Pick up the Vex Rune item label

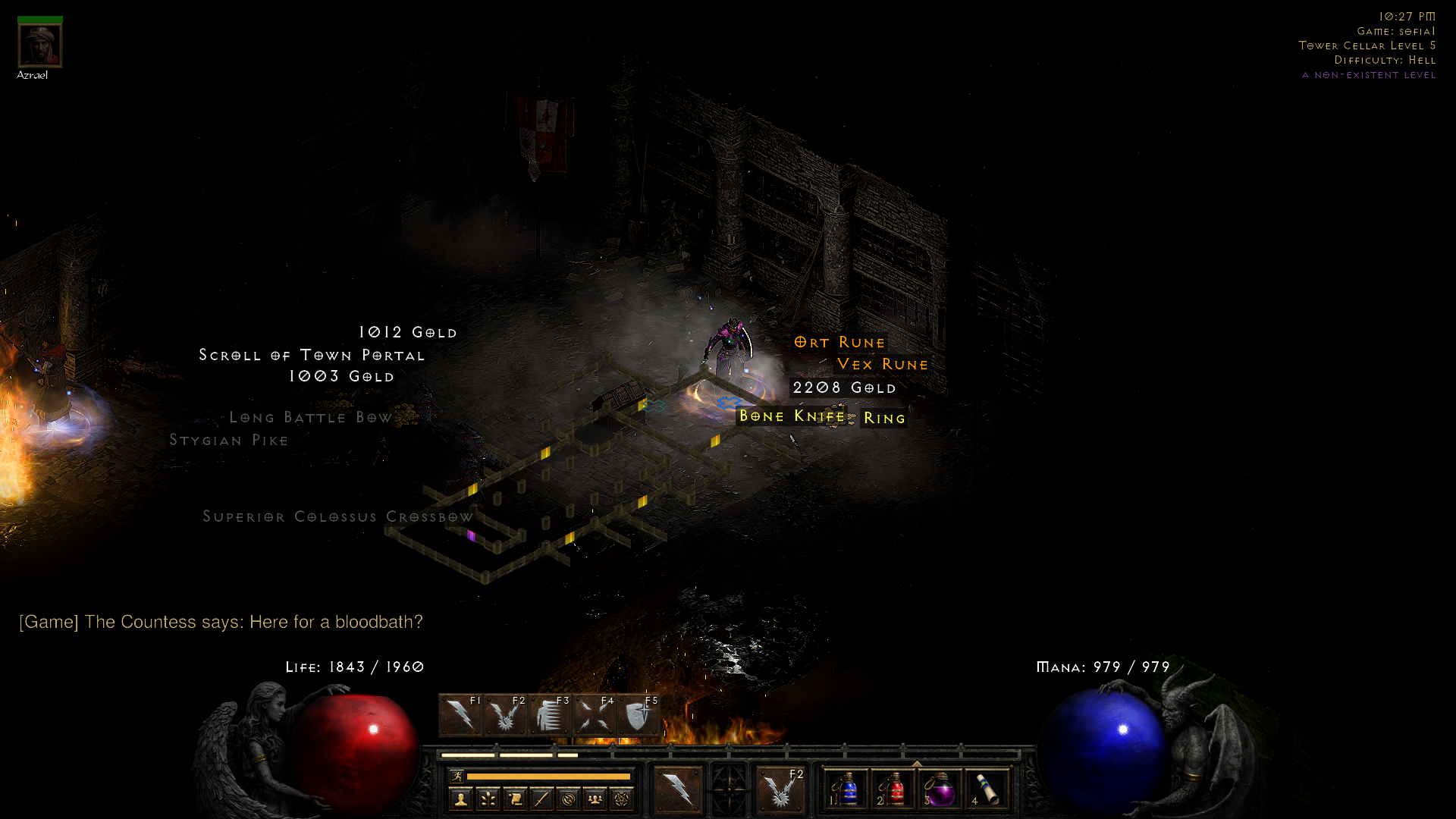tap(882, 365)
